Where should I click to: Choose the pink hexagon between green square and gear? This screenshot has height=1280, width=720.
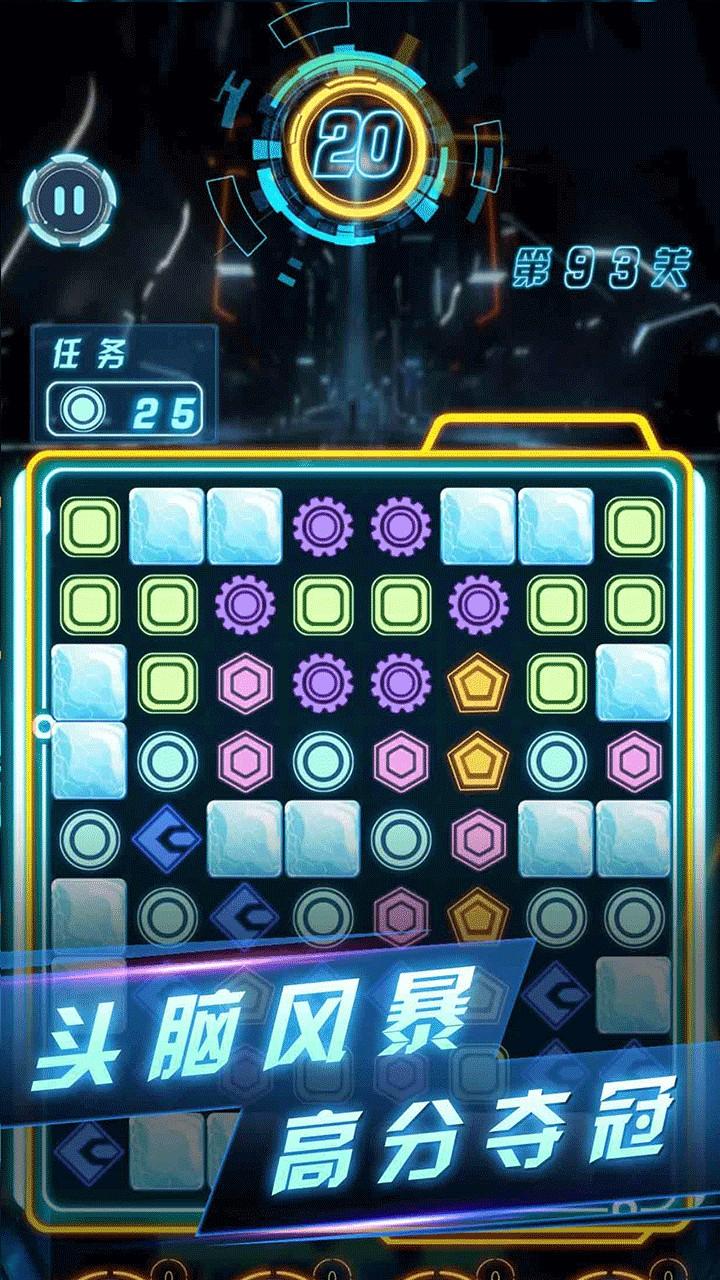coord(245,683)
